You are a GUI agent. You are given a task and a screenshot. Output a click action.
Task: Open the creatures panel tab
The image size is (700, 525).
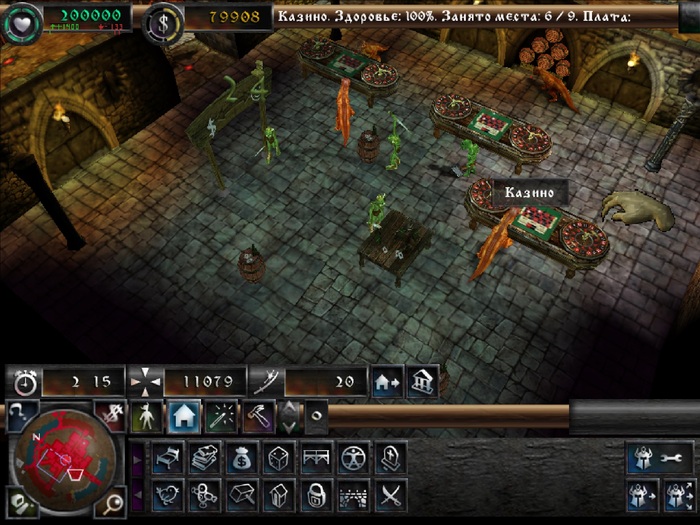coord(146,415)
